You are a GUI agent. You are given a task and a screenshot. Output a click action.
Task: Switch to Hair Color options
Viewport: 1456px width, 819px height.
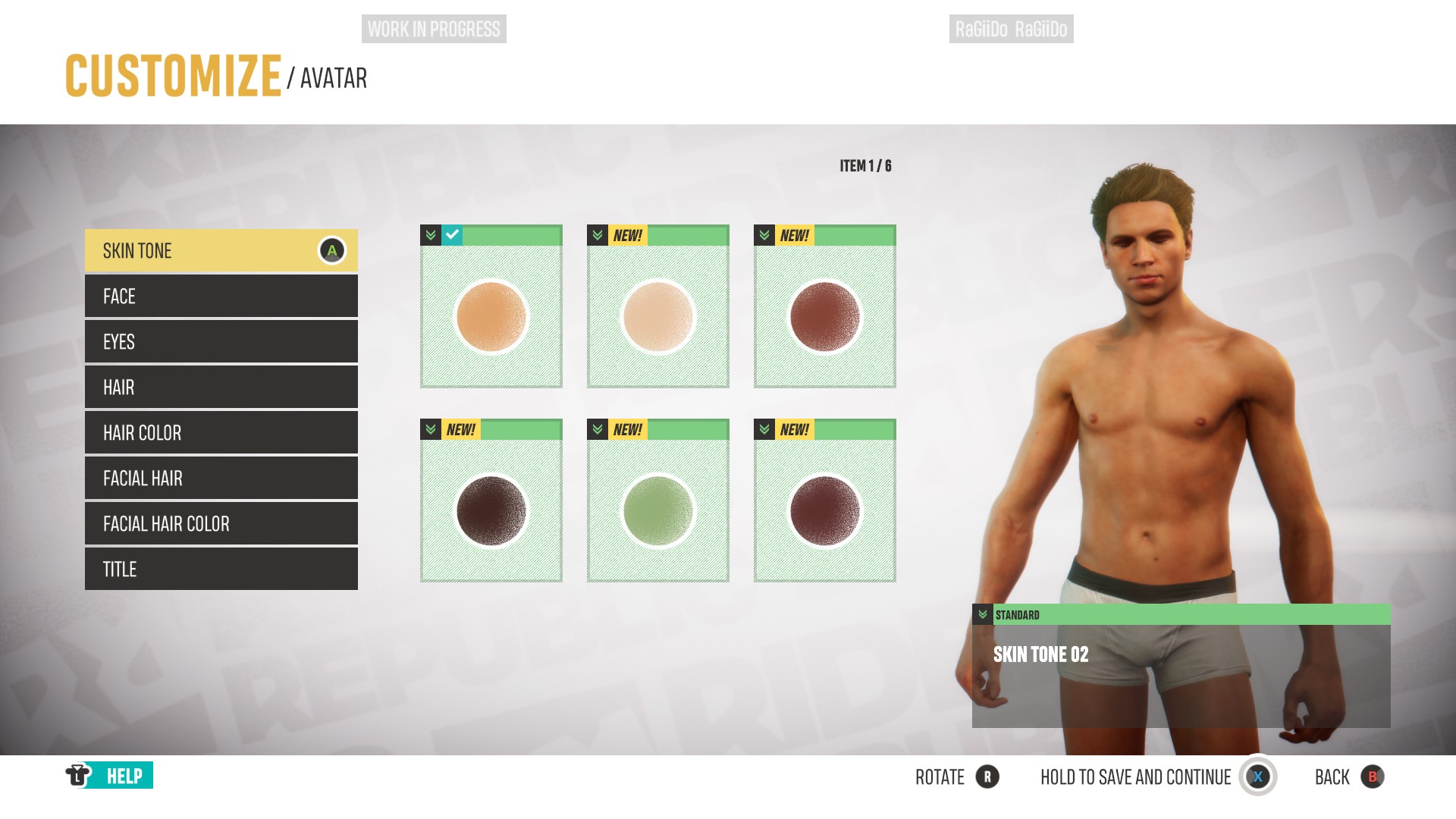pyautogui.click(x=221, y=433)
